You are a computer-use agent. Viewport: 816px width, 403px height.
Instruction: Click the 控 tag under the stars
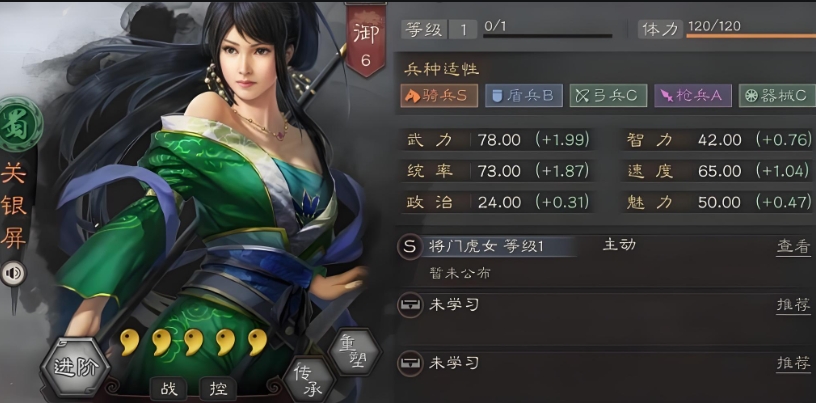(215, 388)
